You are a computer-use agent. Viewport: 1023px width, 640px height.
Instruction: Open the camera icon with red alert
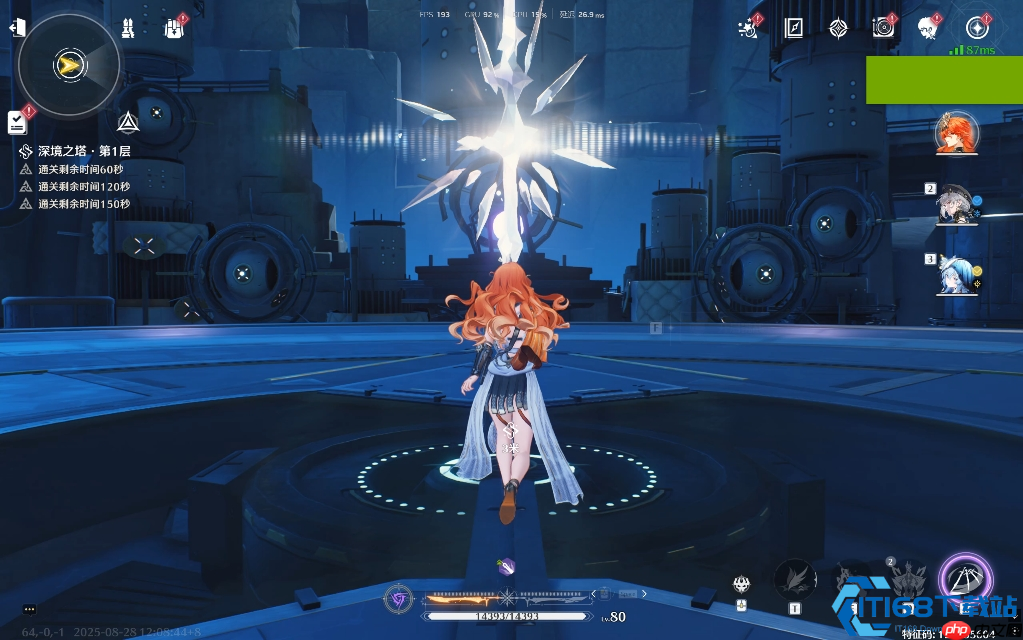coord(882,28)
